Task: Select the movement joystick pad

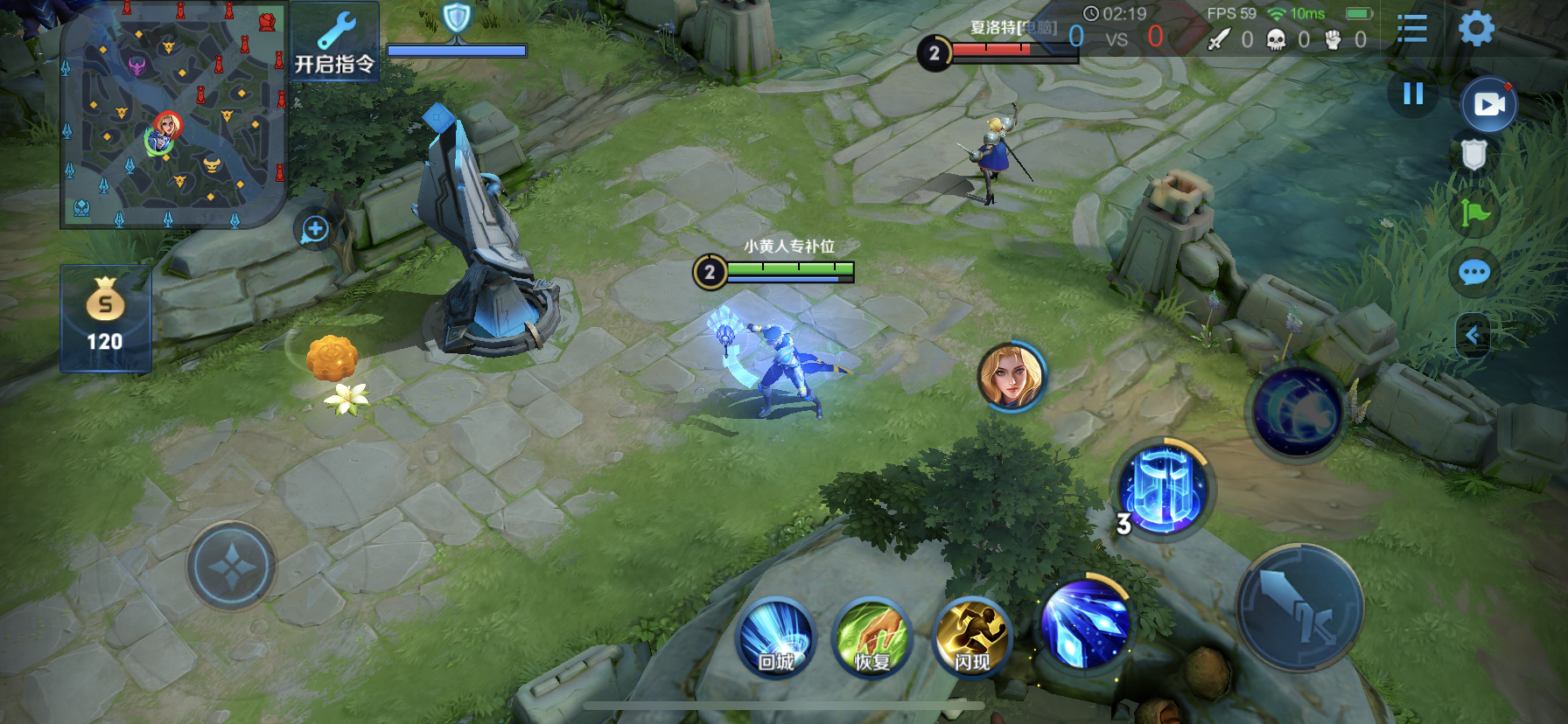Action: coord(232,567)
